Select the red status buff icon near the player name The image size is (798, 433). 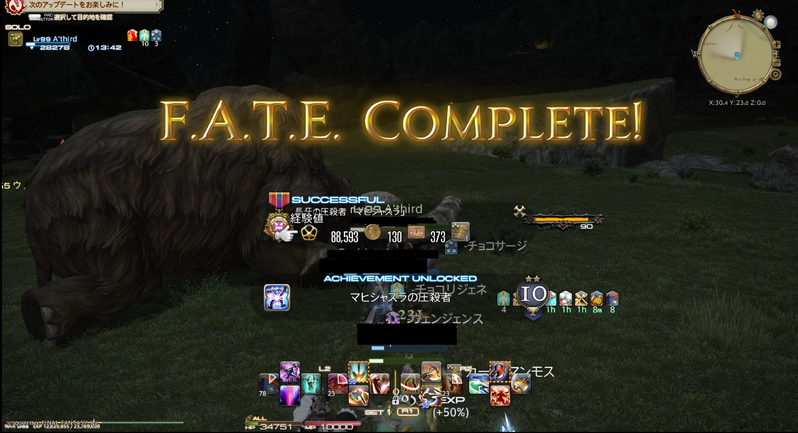click(132, 35)
